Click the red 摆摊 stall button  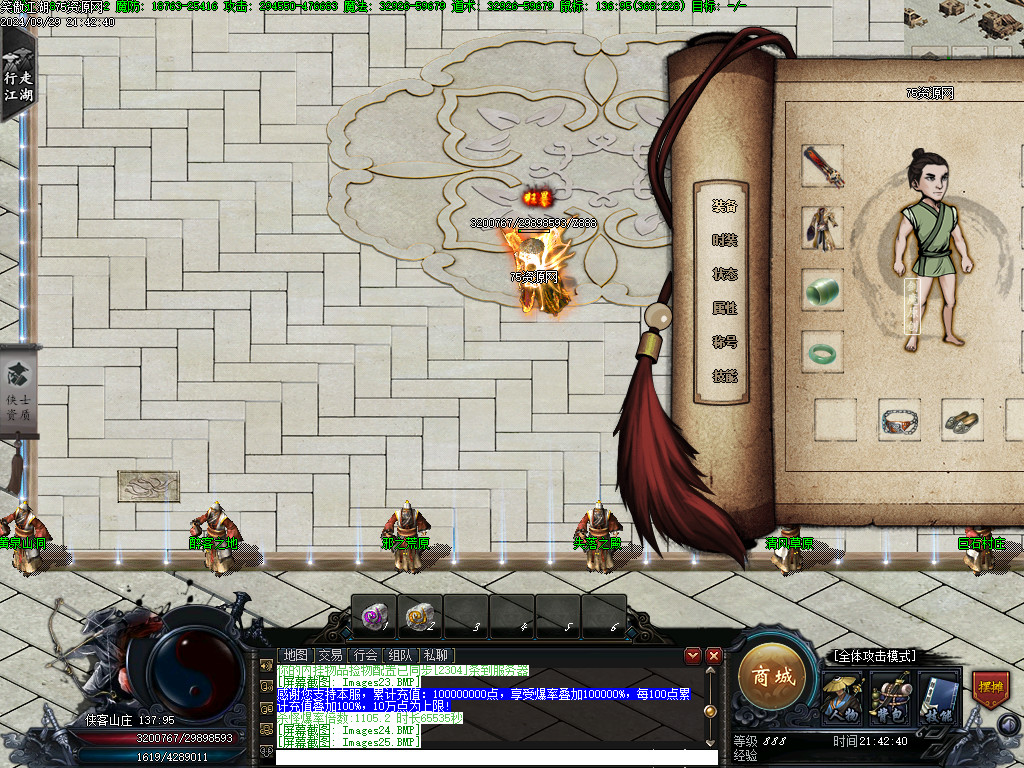click(x=990, y=690)
